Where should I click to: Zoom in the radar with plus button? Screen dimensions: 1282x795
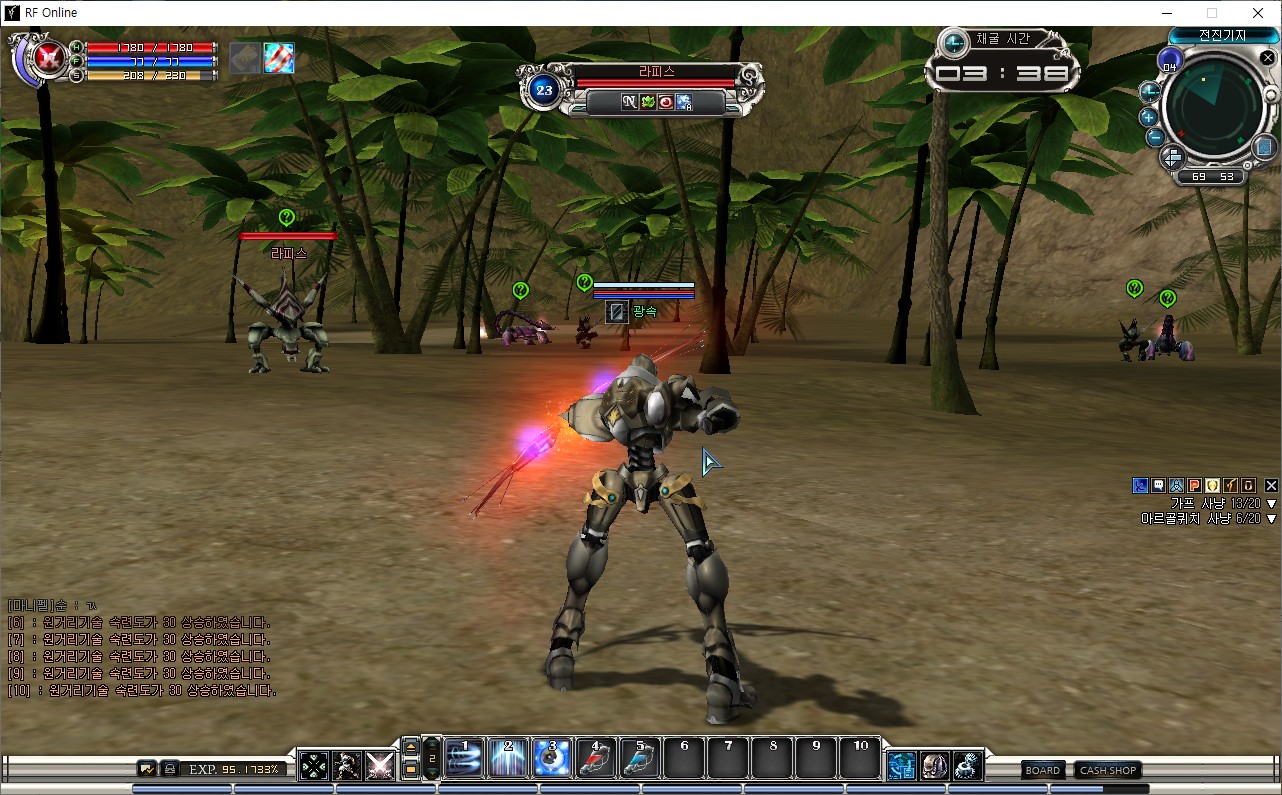(1149, 117)
